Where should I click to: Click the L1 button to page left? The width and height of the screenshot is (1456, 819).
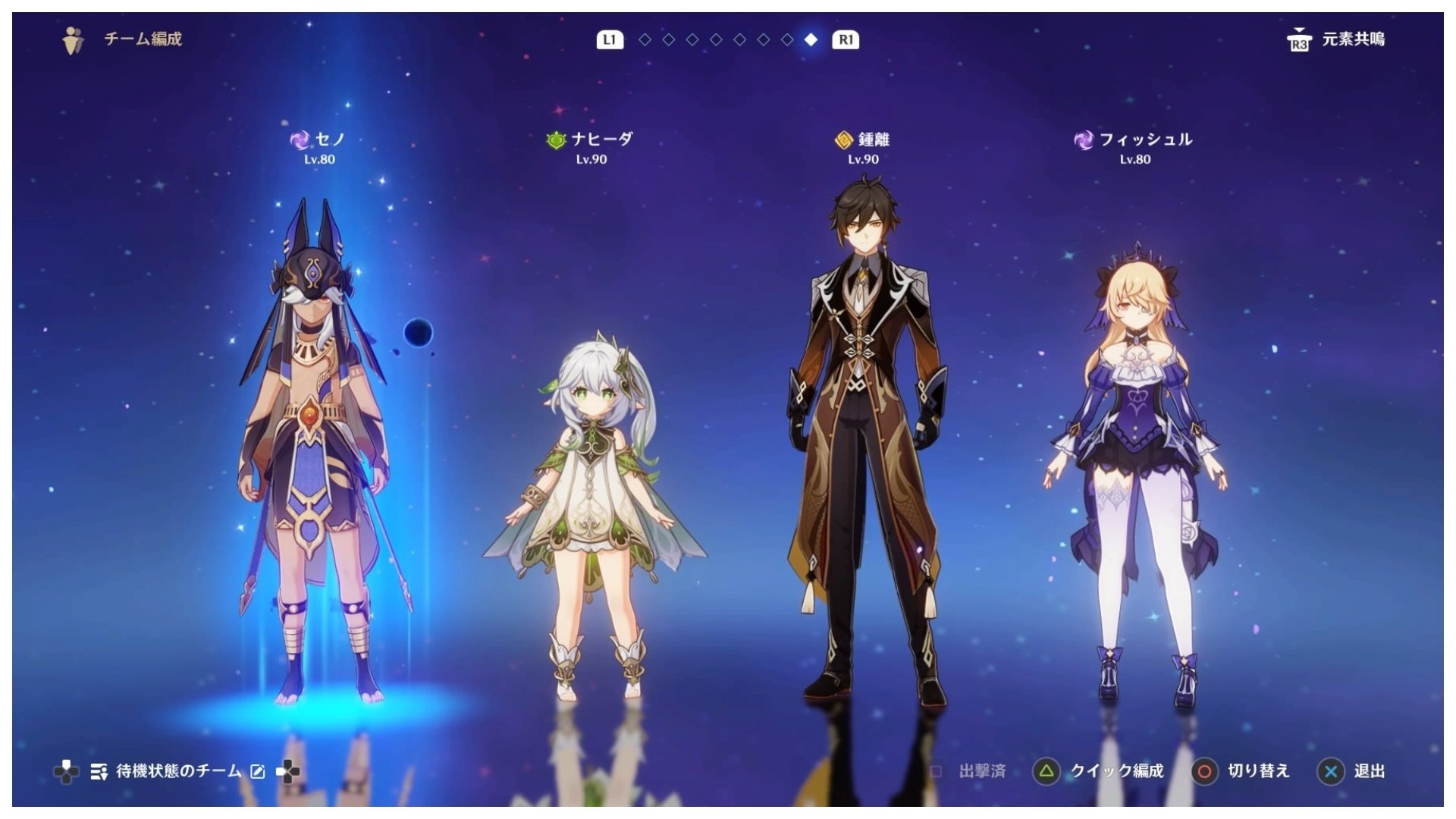click(611, 40)
